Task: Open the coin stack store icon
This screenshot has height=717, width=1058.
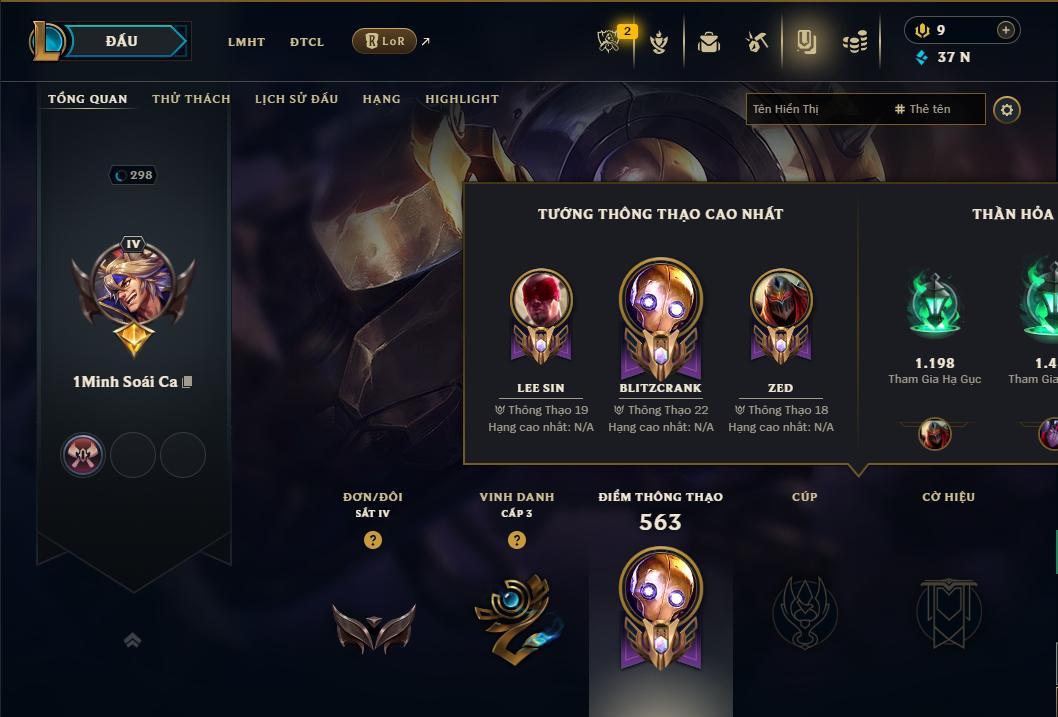Action: click(x=854, y=42)
